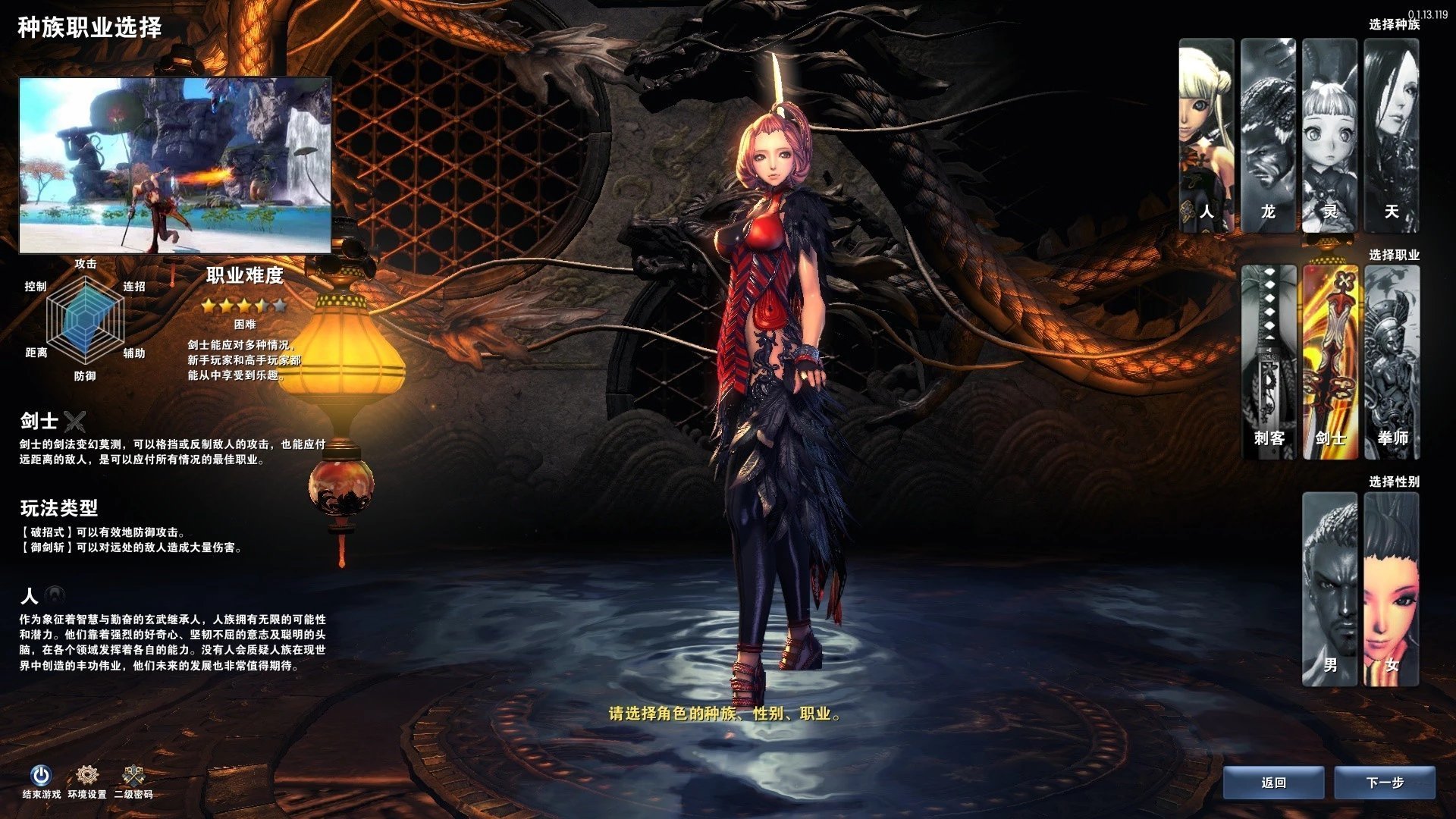
Task: Play the class preview video thumbnail
Action: point(175,165)
